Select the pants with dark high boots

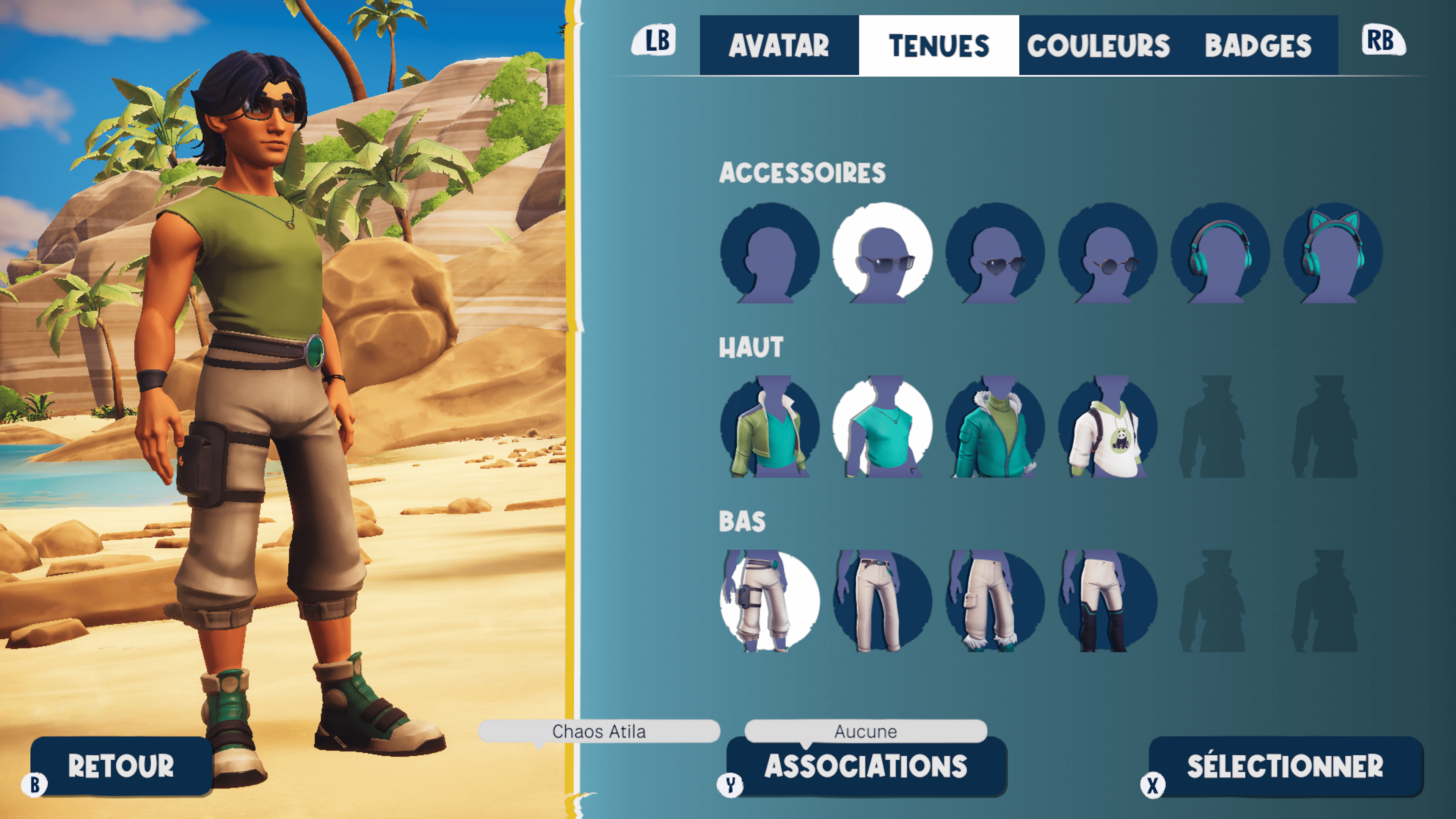[1107, 601]
